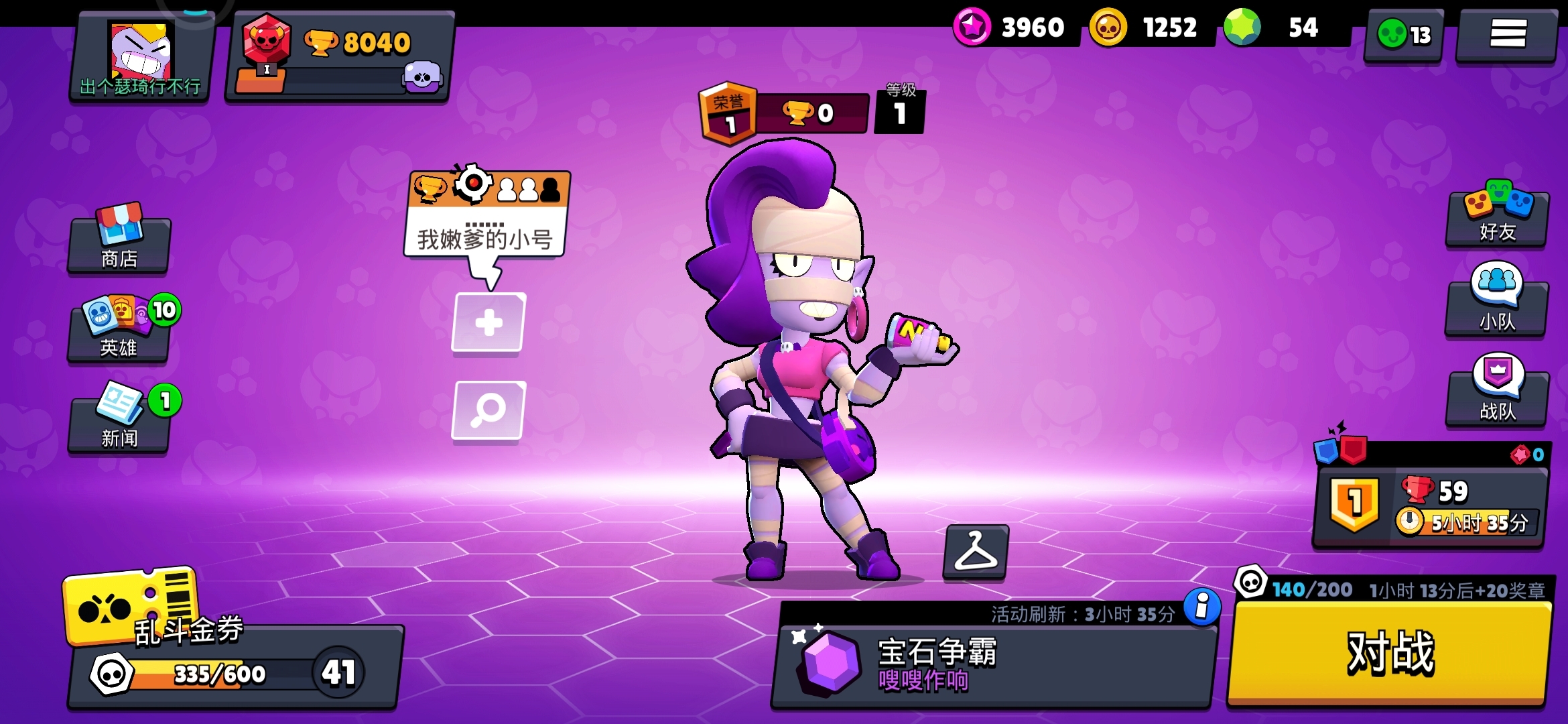This screenshot has width=1568, height=724.
Task: Search teams with the magnifier button
Action: 488,410
